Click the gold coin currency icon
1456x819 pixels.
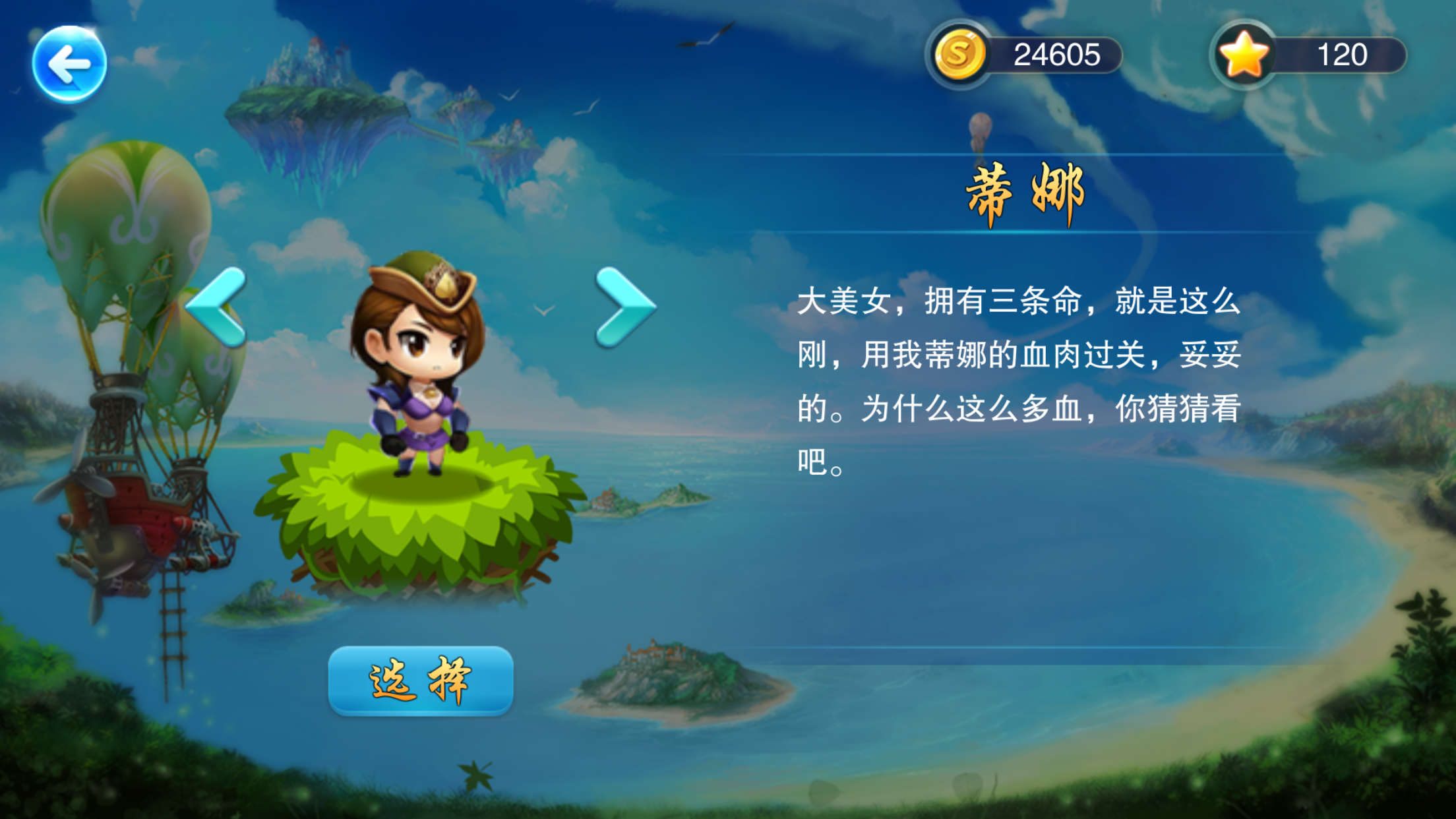click(959, 55)
